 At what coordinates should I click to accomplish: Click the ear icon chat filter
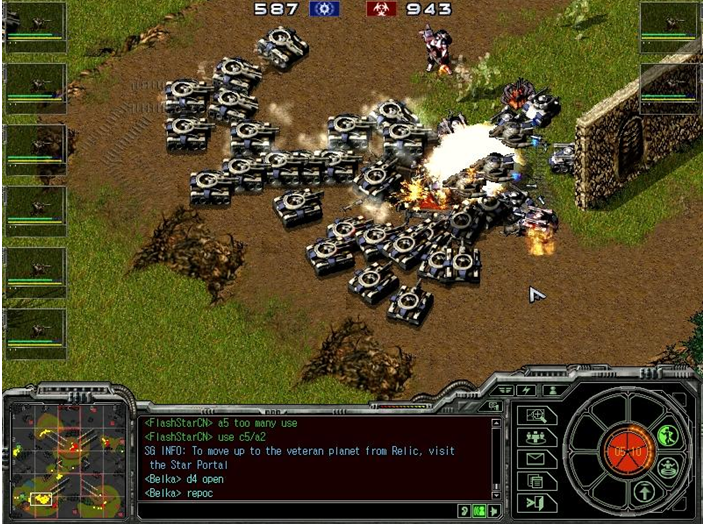463,511
